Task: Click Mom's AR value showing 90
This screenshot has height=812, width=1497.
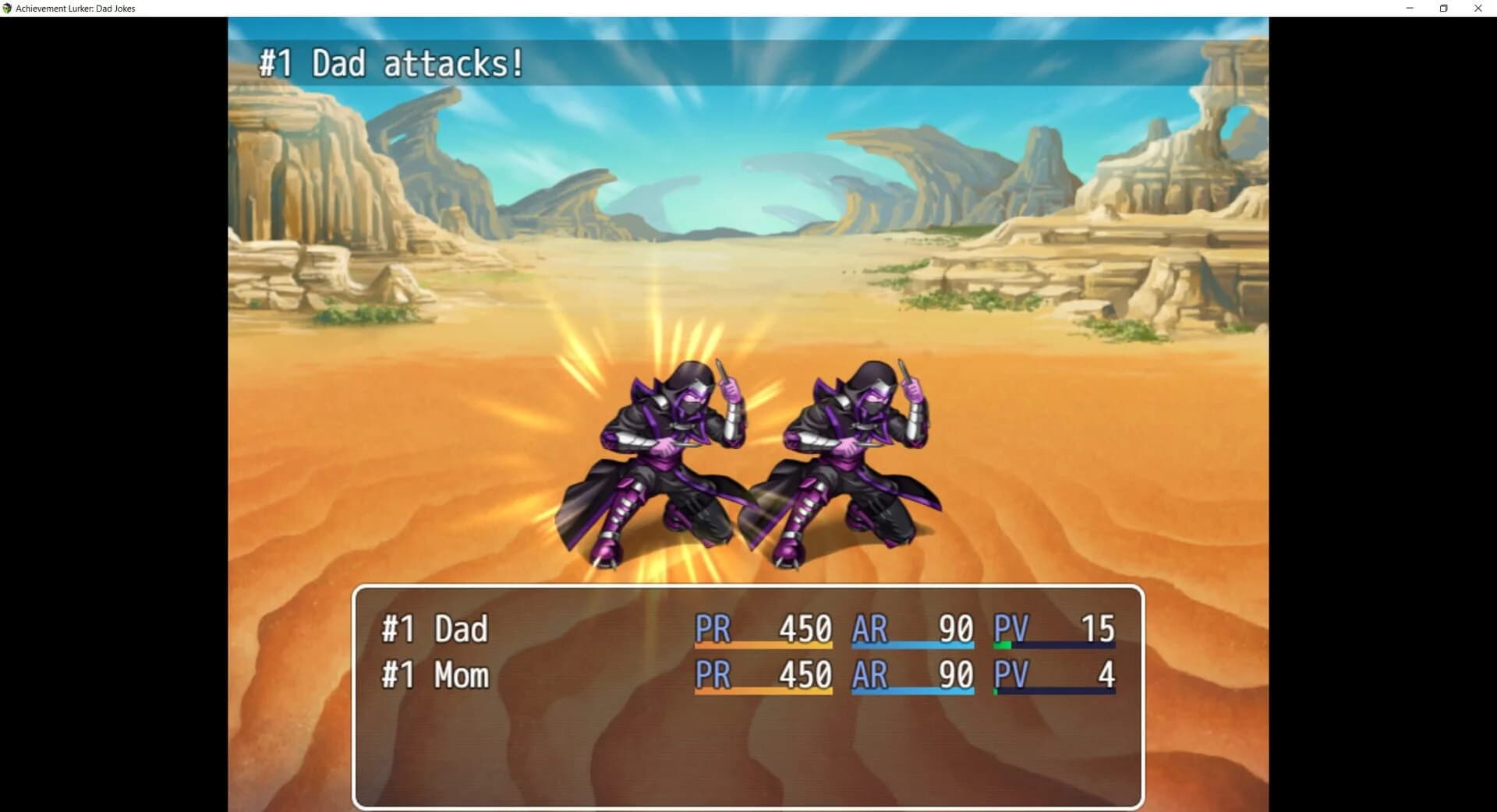Action: (955, 675)
